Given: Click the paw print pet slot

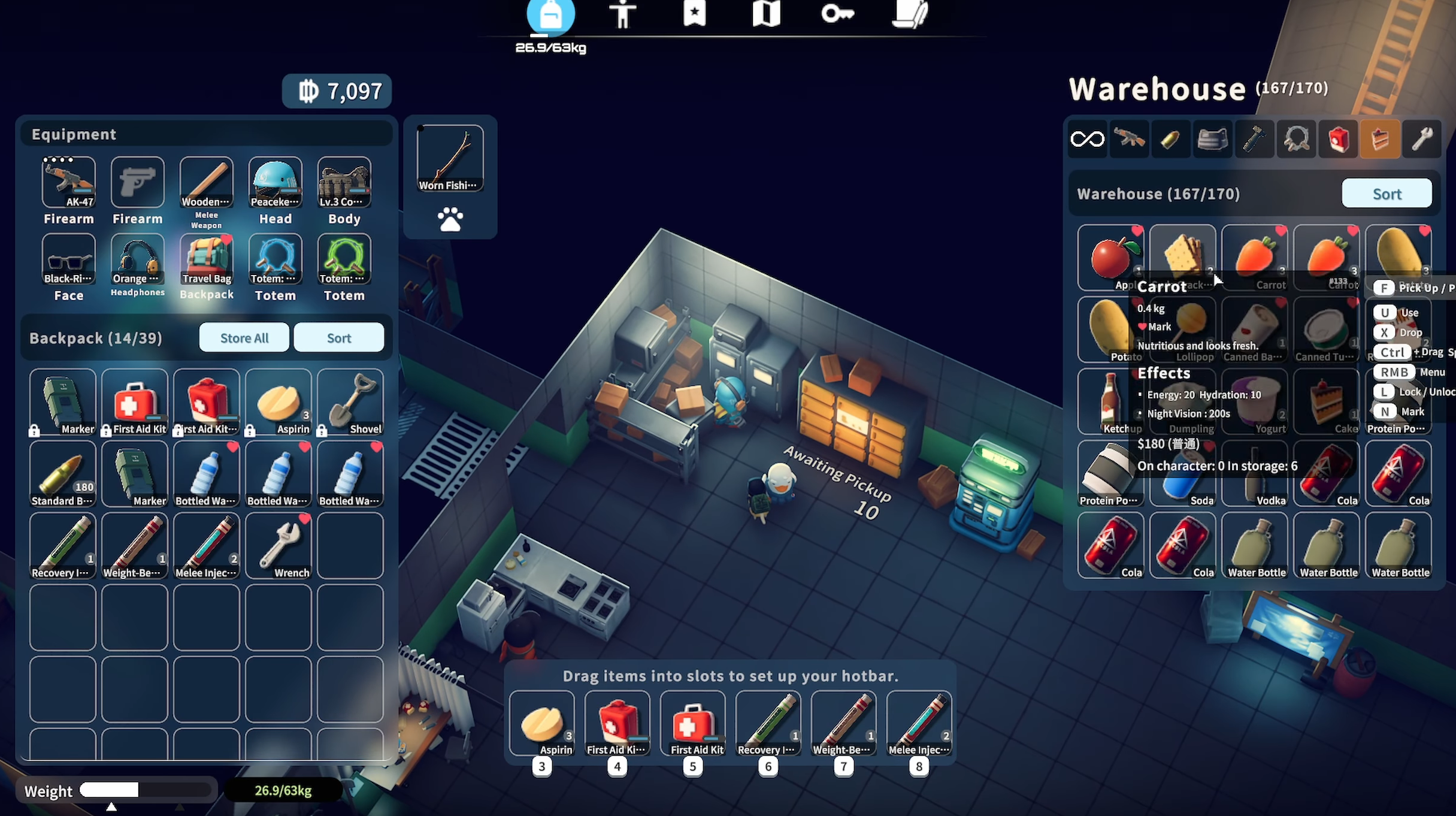Looking at the screenshot, I should [x=450, y=219].
